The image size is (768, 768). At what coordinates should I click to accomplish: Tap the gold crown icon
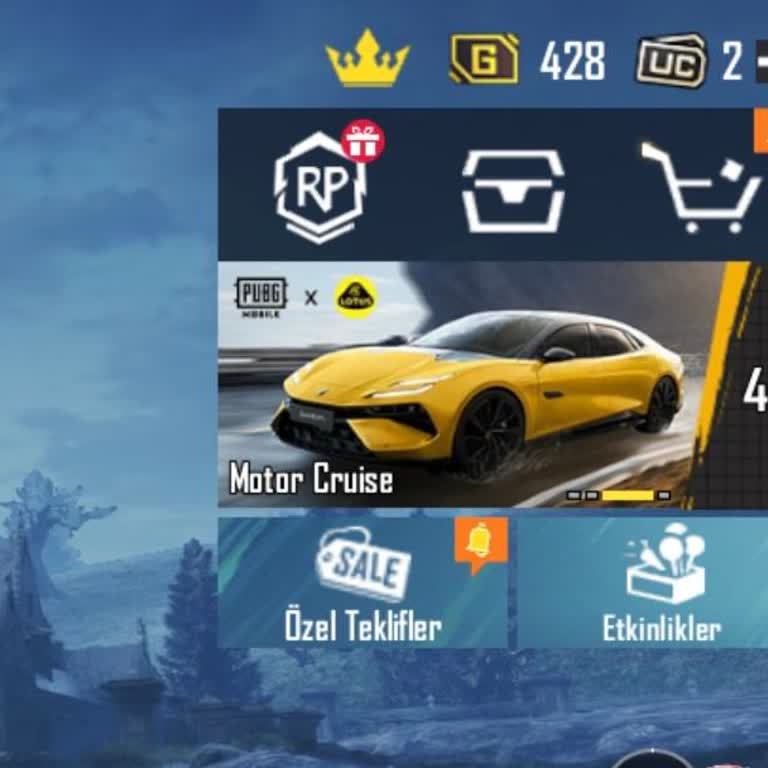(367, 59)
